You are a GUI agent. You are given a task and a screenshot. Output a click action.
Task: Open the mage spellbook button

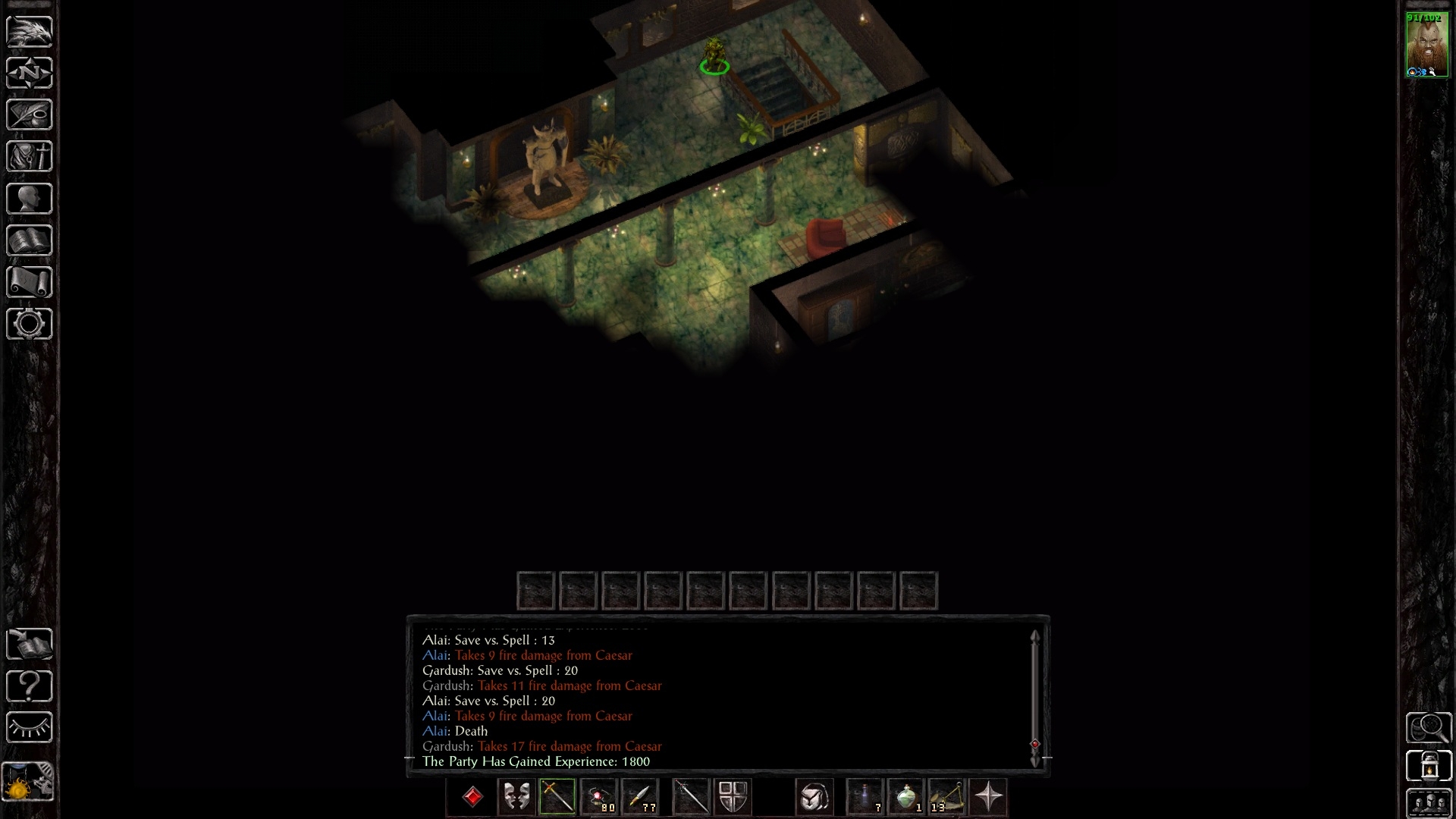tap(29, 240)
